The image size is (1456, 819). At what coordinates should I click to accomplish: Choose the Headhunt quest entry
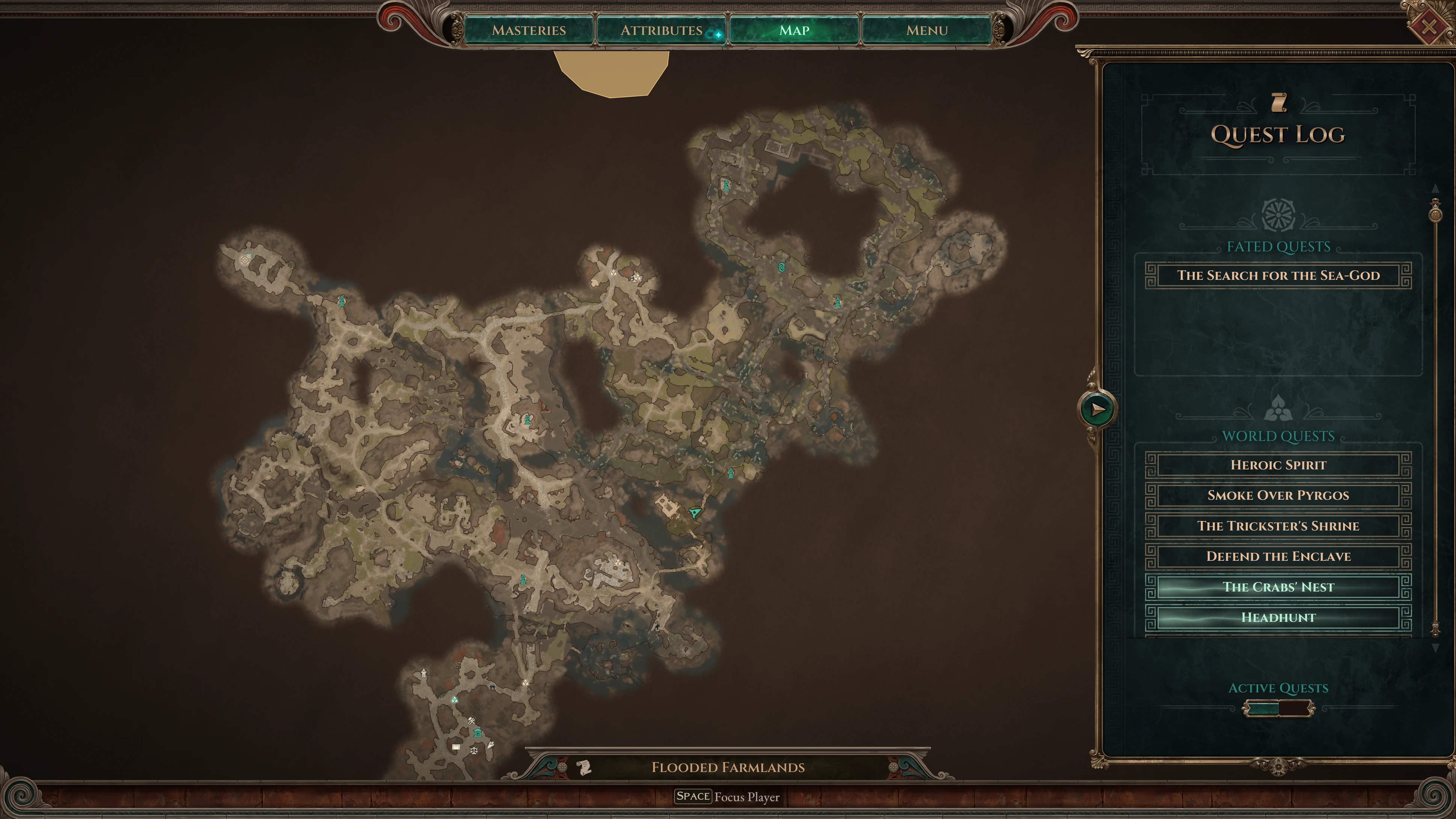1278,618
